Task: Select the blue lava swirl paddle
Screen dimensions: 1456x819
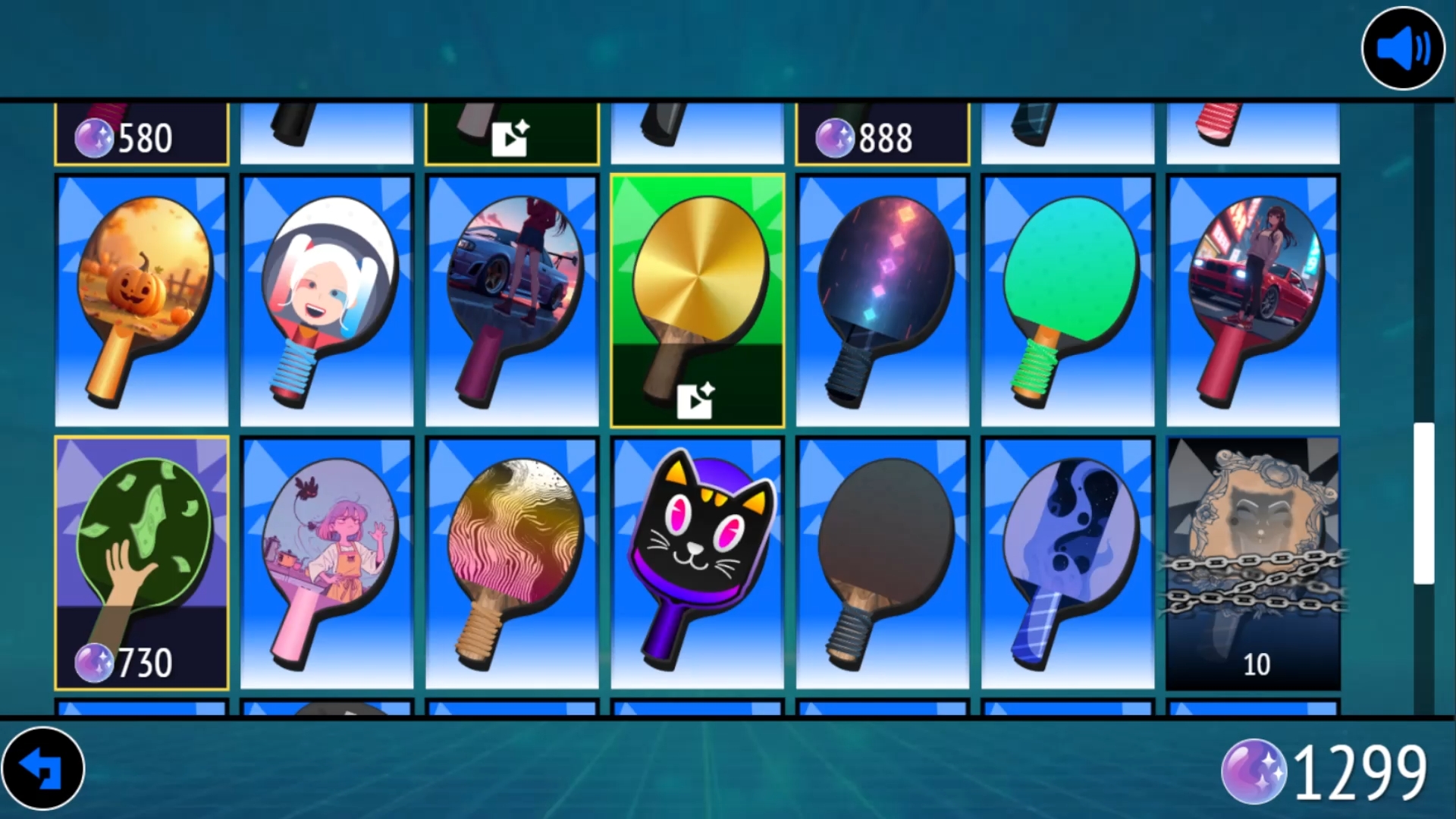Action: [x=1067, y=563]
